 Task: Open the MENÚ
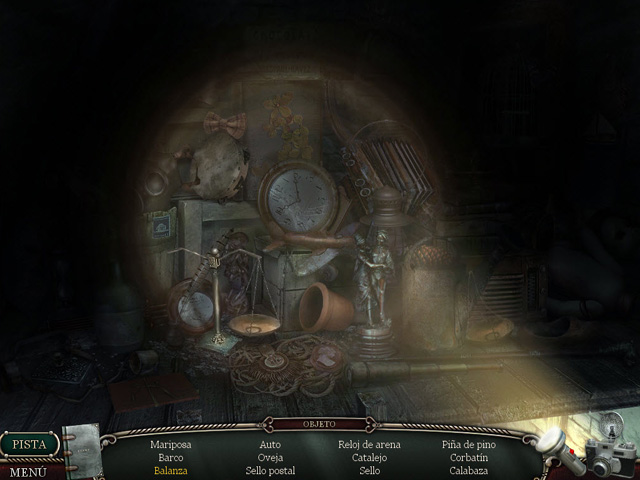[x=27, y=471]
